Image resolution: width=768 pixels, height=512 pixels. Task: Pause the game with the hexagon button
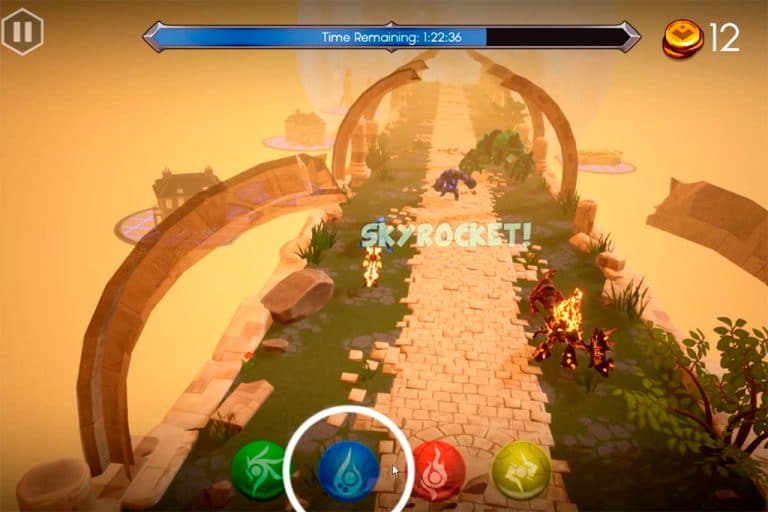click(22, 31)
